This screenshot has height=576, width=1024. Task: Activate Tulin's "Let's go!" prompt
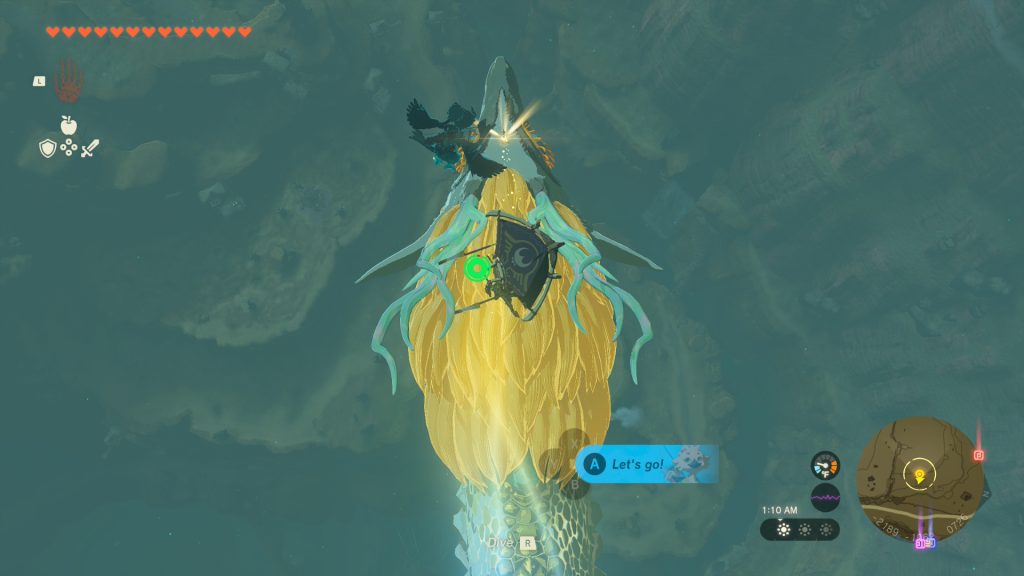pyautogui.click(x=647, y=464)
